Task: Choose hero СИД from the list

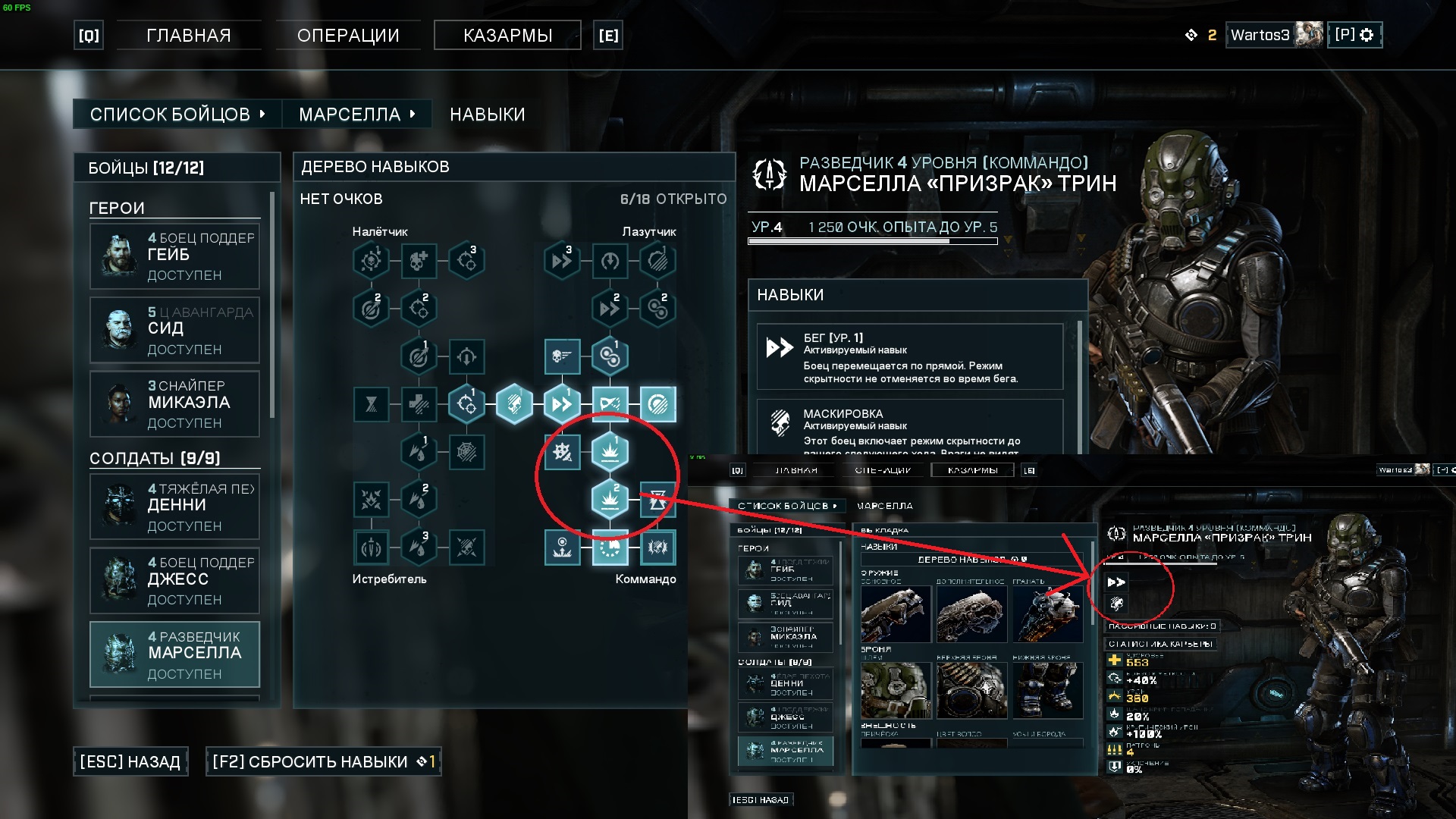Action: click(x=175, y=331)
